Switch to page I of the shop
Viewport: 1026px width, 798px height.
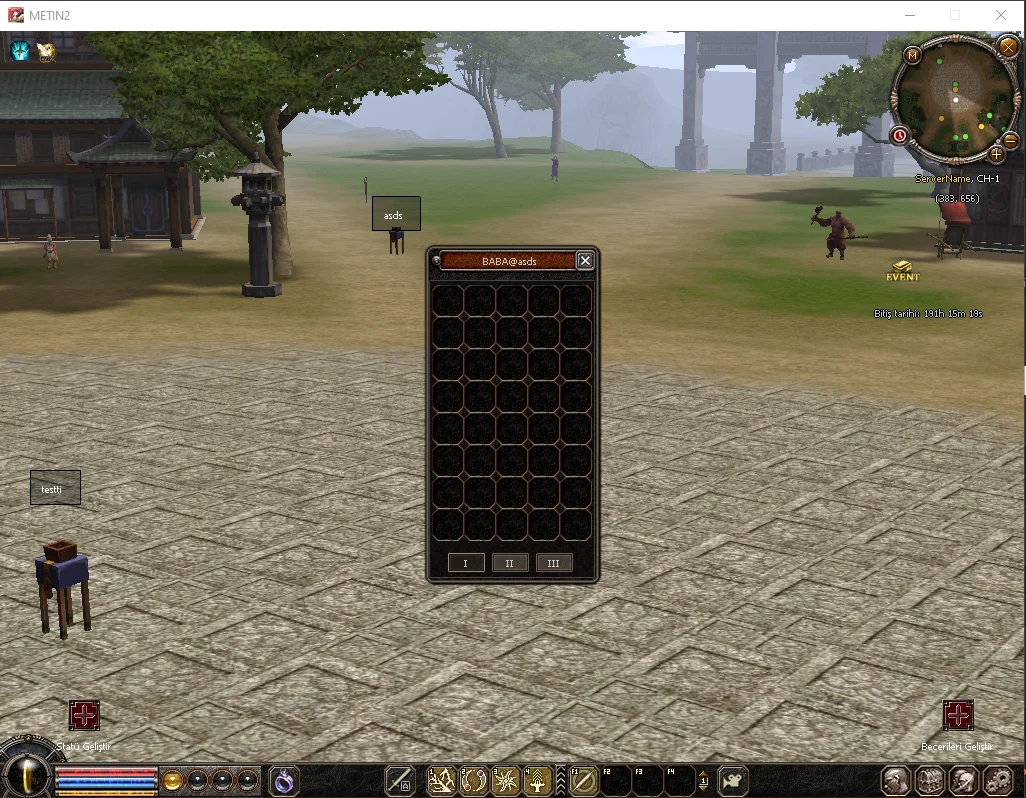click(x=465, y=563)
